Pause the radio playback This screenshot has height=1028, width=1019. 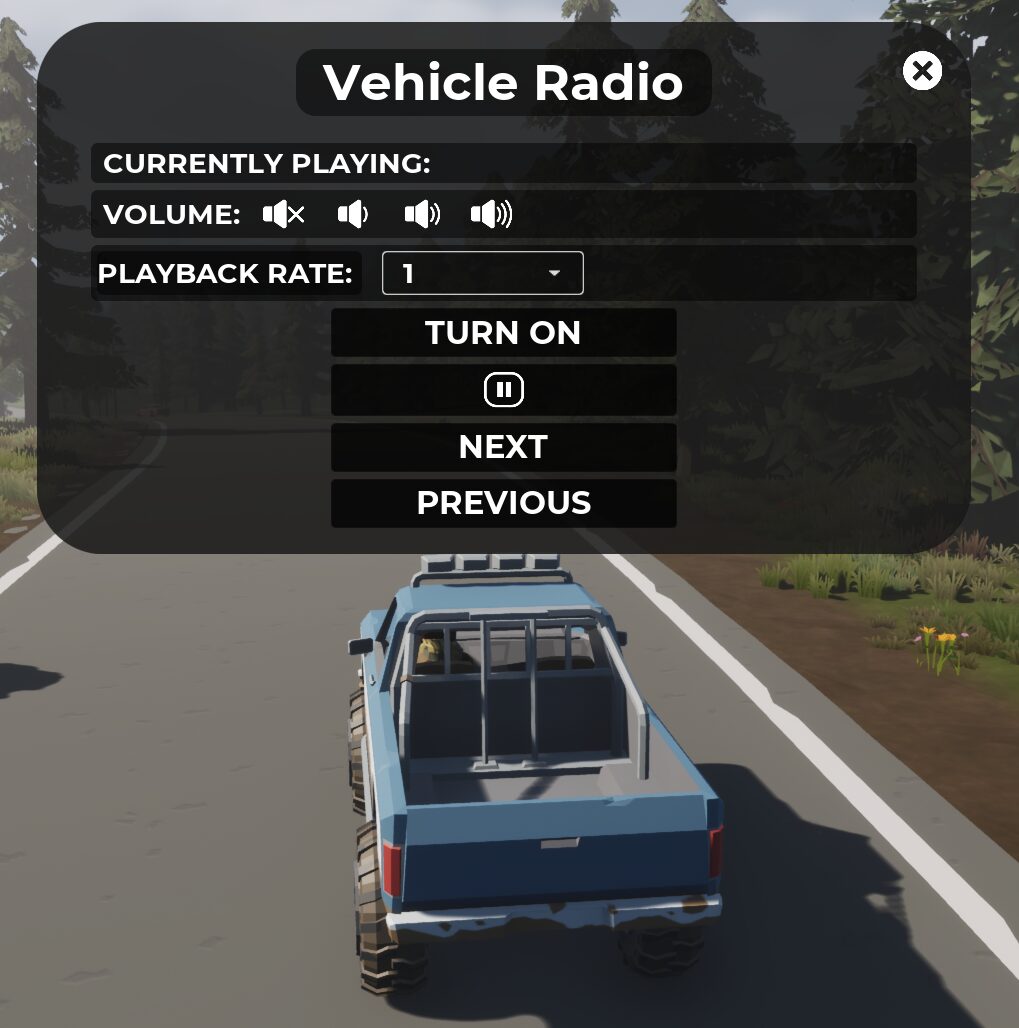point(503,390)
